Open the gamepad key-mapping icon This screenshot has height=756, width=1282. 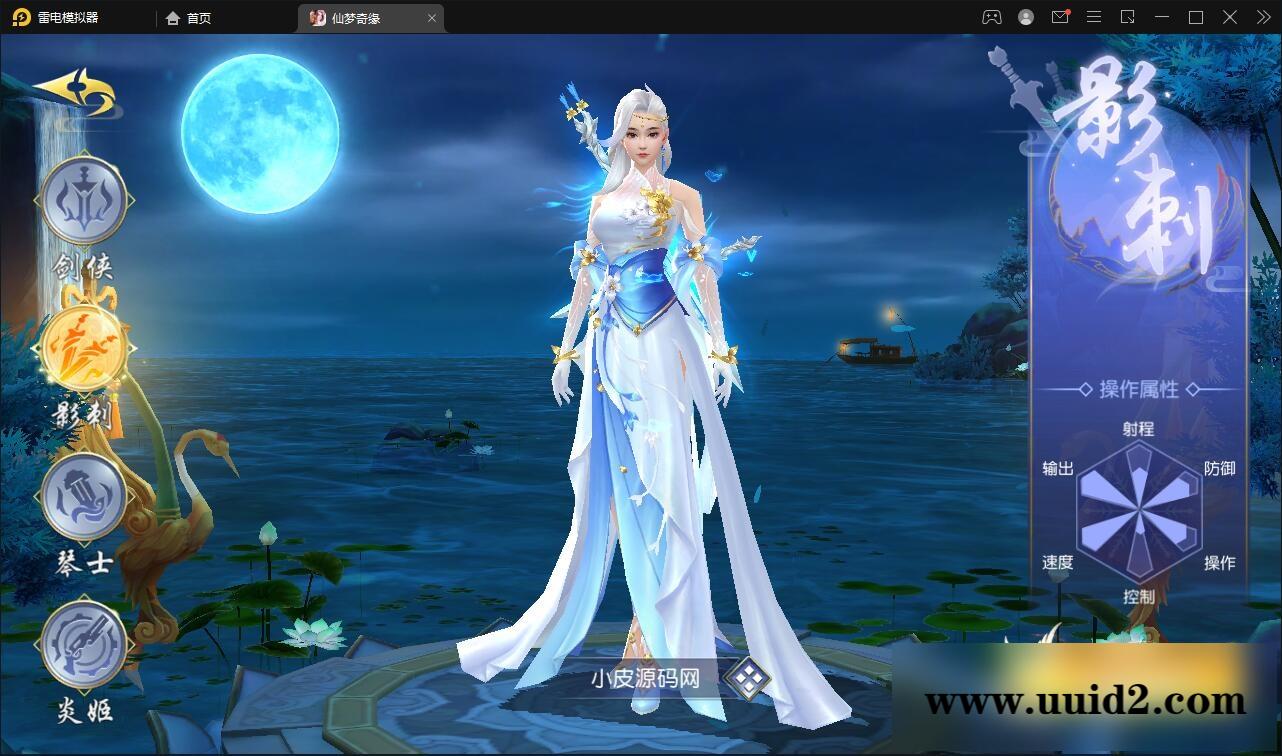(993, 17)
